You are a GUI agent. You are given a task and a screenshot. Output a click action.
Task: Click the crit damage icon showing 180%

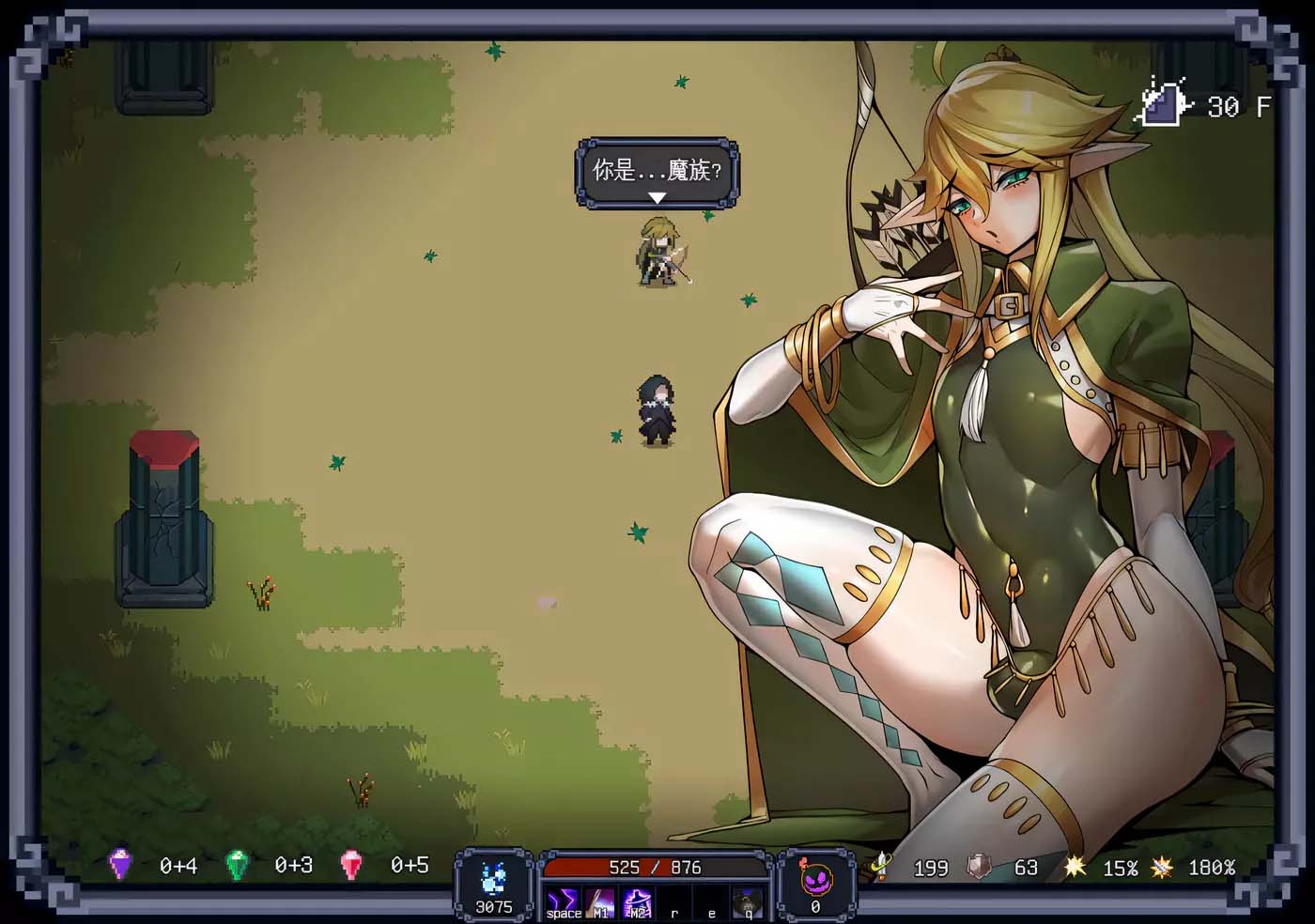click(x=1163, y=868)
